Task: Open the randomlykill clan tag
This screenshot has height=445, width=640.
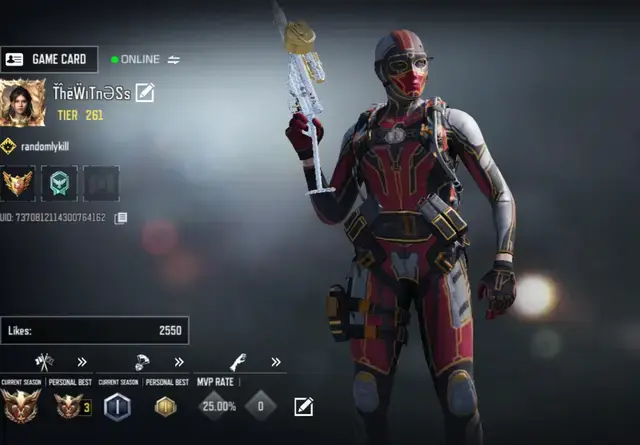Action: point(41,146)
